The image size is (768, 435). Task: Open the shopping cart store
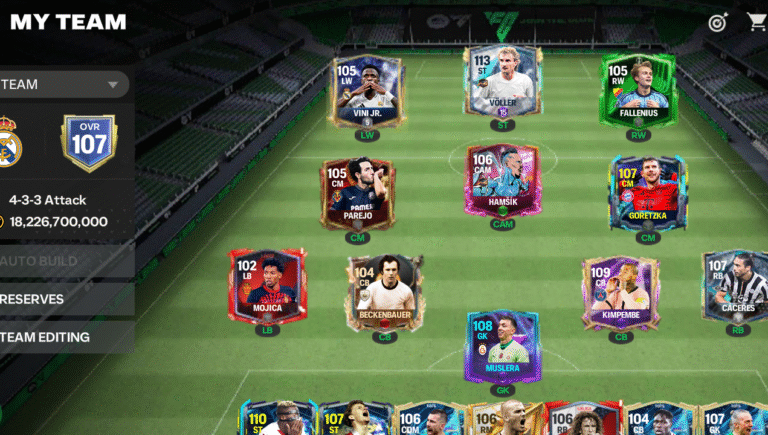(757, 21)
